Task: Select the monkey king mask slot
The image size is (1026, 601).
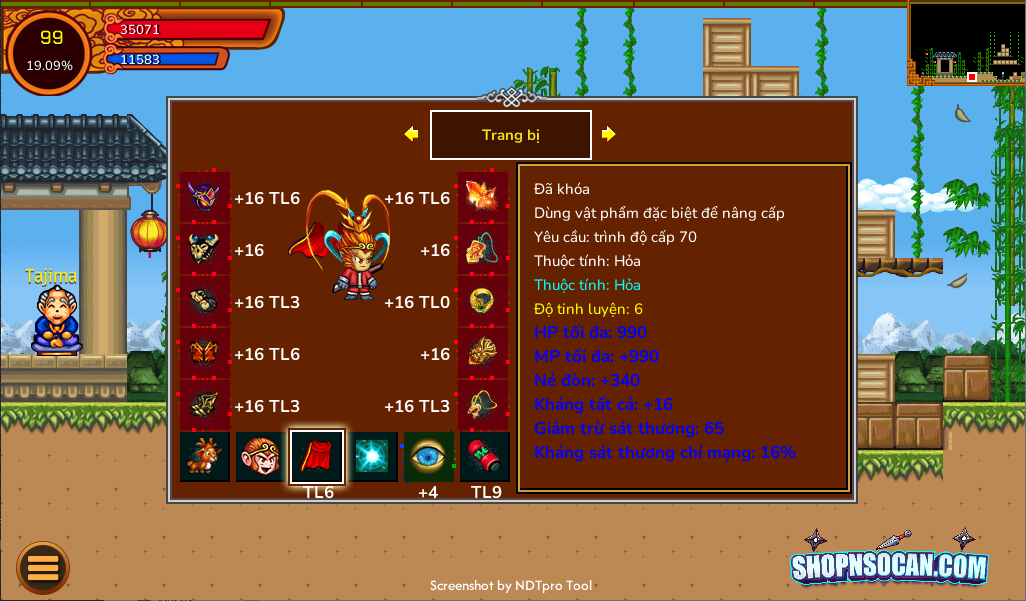Action: tap(261, 457)
